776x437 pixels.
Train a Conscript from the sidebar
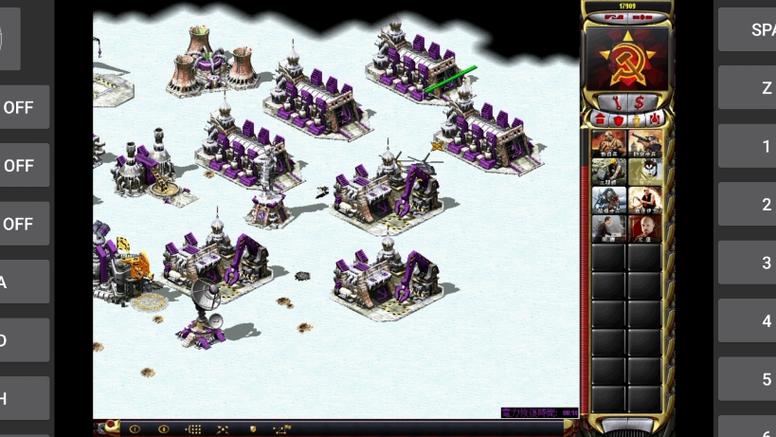[x=609, y=143]
